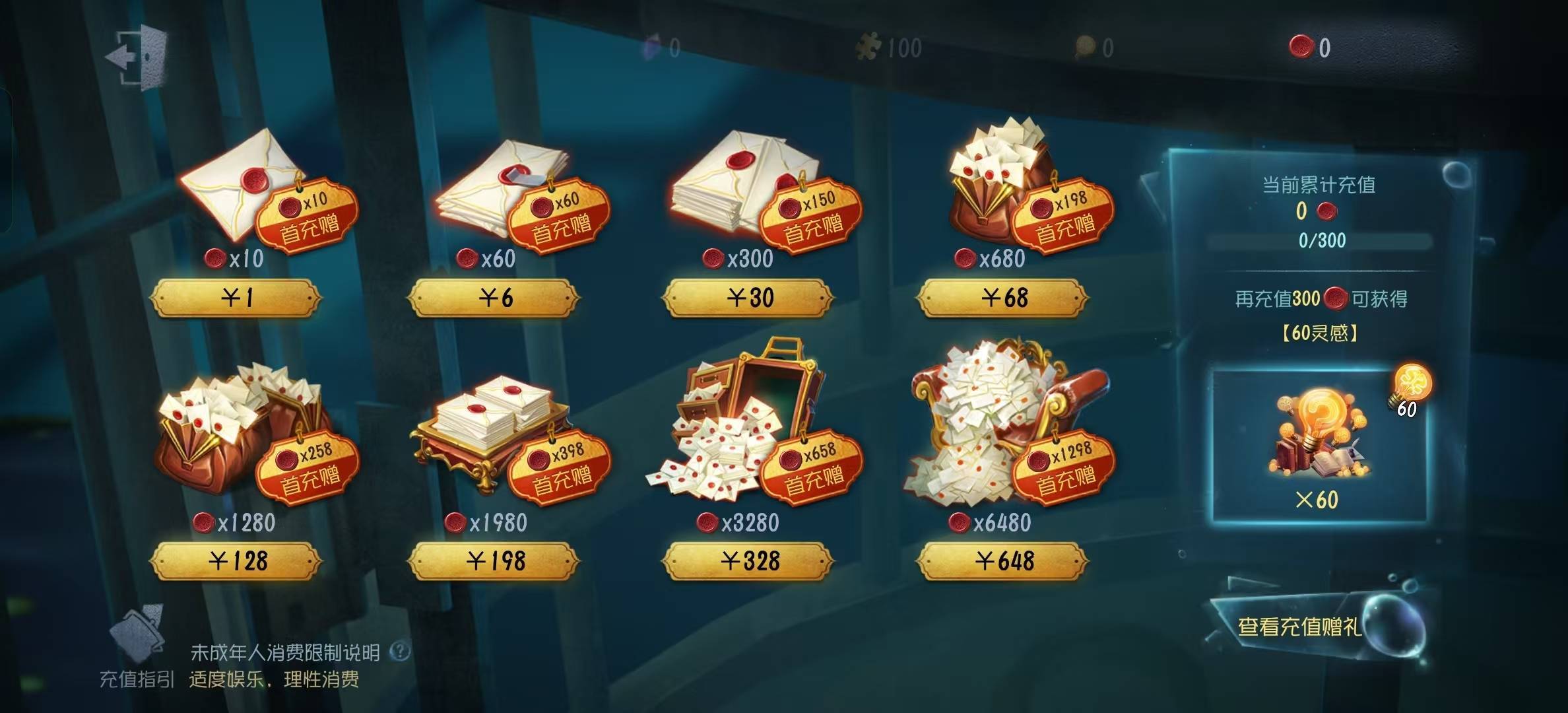The width and height of the screenshot is (1568, 713).
Task: Click the red echo currency counter
Action: pos(1311,48)
